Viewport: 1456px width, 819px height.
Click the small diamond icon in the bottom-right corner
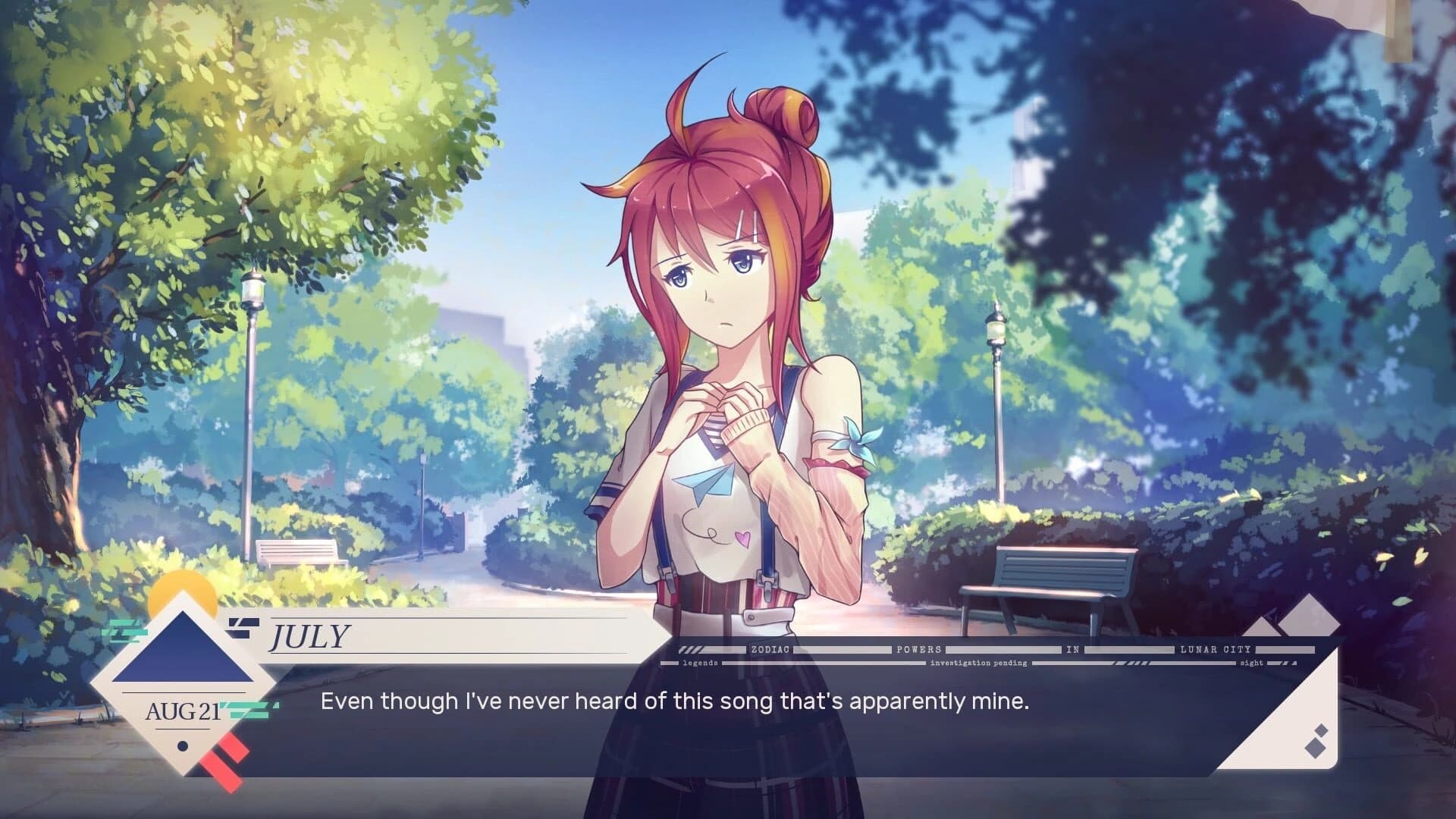point(1321,730)
